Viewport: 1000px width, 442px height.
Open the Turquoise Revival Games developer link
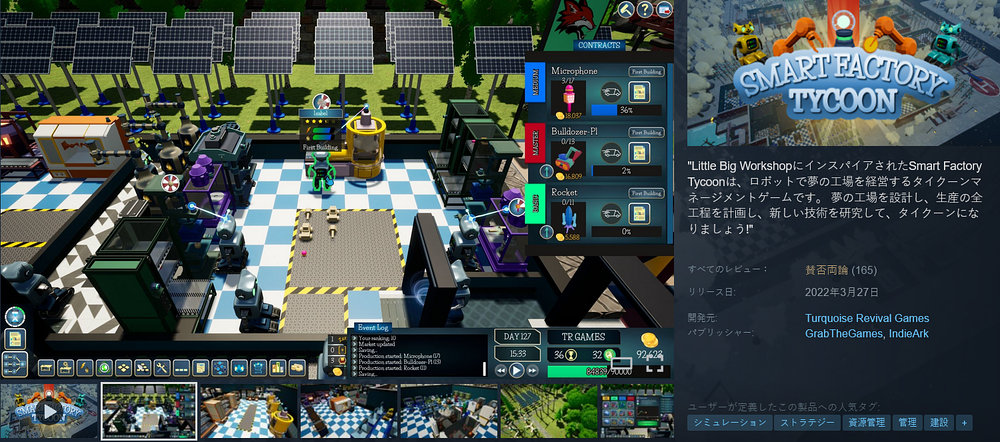point(866,318)
